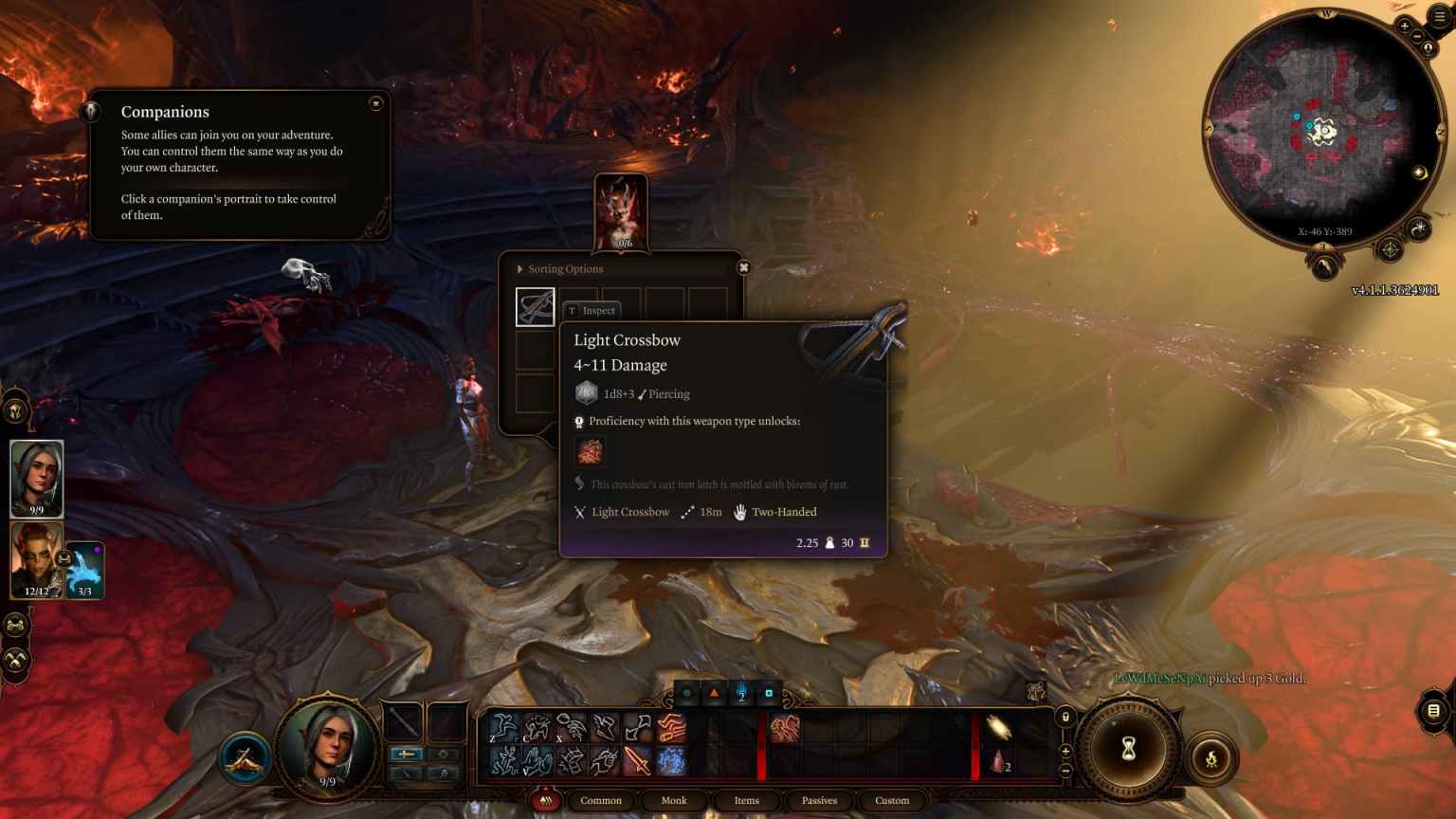Click the Inspect button on the Light Crossbow
The width and height of the screenshot is (1456, 819).
[x=592, y=310]
